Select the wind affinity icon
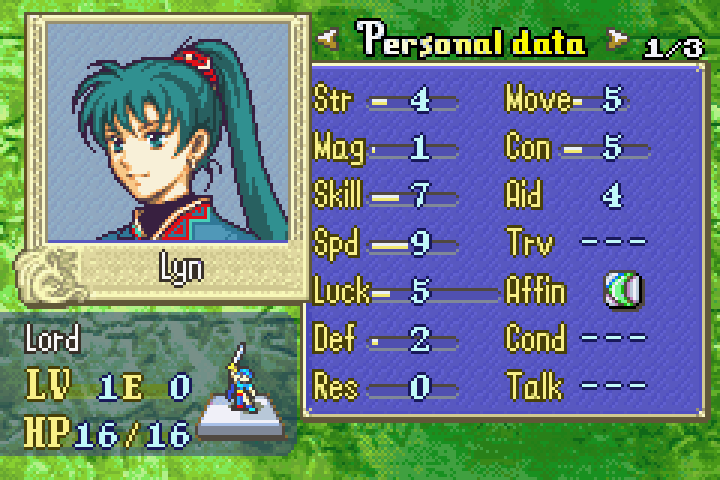Image resolution: width=720 pixels, height=480 pixels. click(x=624, y=291)
